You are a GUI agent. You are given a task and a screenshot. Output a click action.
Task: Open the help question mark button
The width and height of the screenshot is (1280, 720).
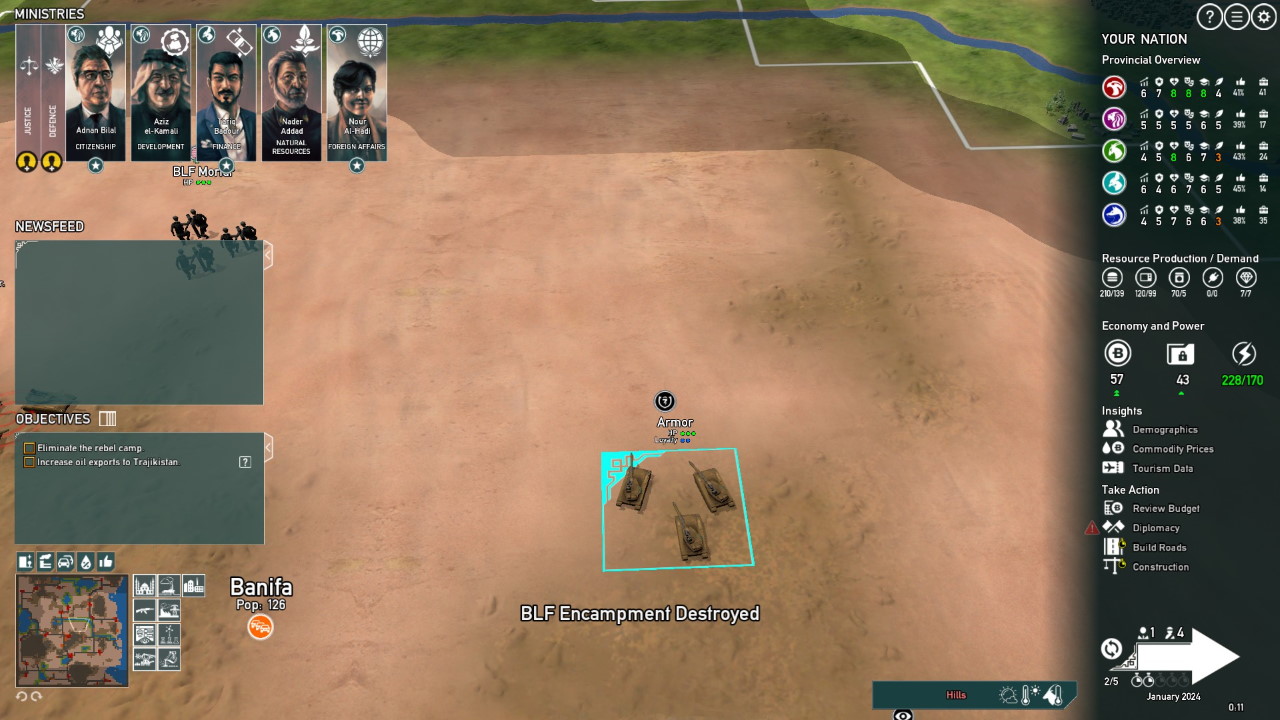click(1210, 16)
